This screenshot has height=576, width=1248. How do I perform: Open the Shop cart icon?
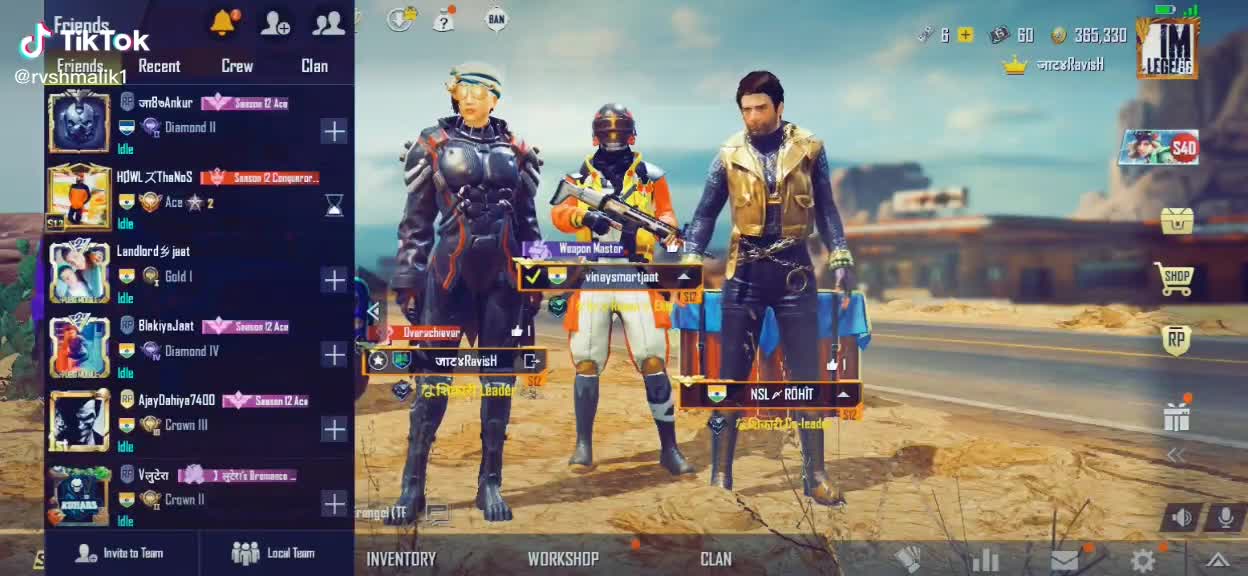(x=1176, y=278)
